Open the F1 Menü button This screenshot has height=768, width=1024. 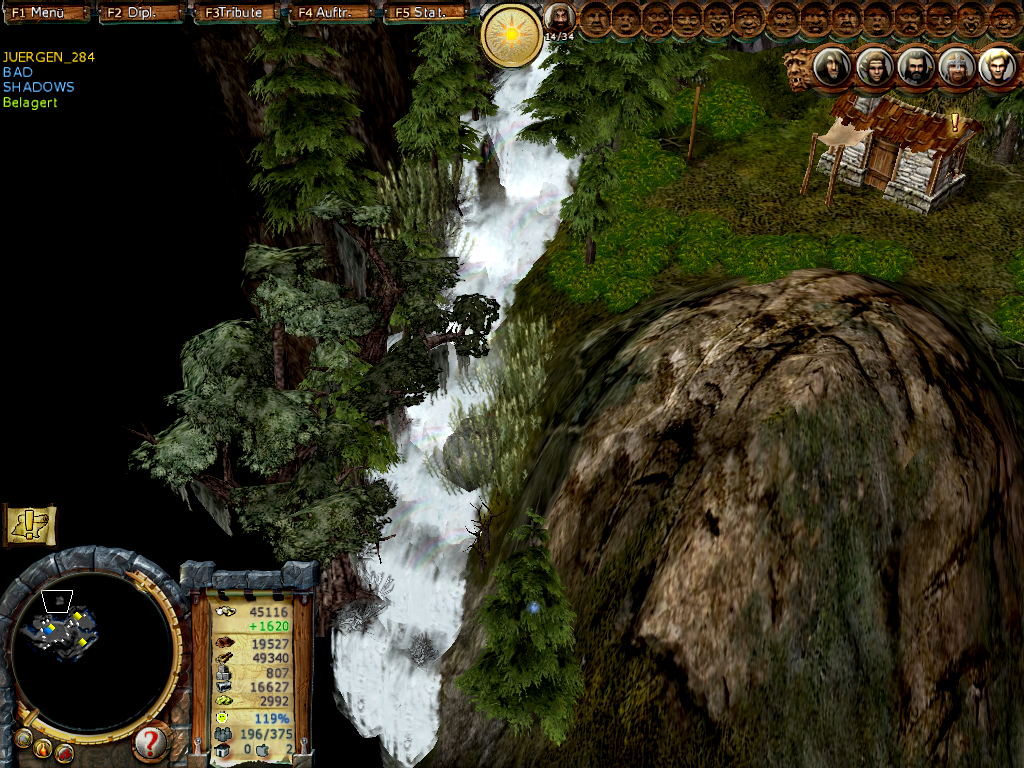point(46,13)
